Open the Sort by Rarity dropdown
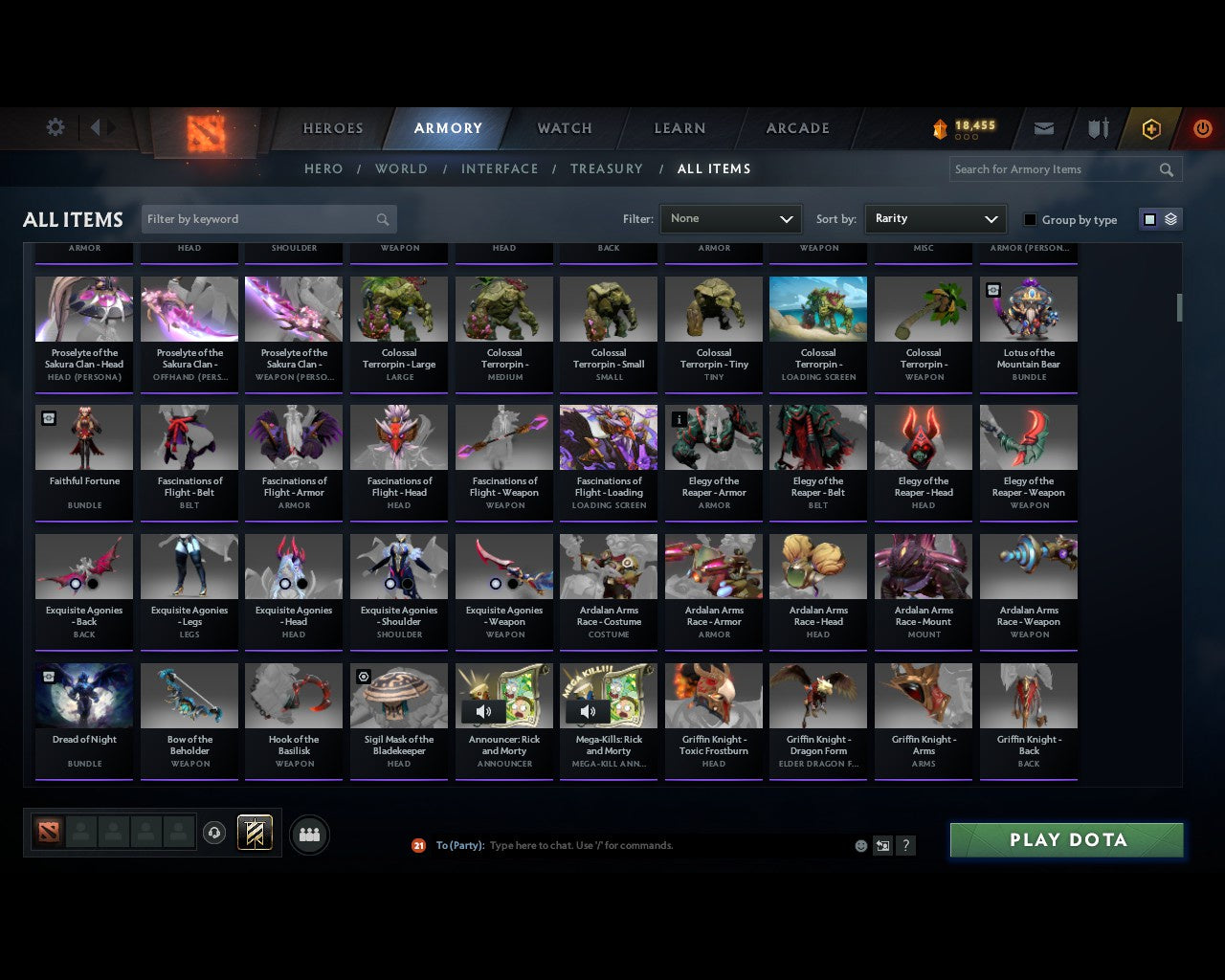This screenshot has height=980, width=1225. click(935, 218)
